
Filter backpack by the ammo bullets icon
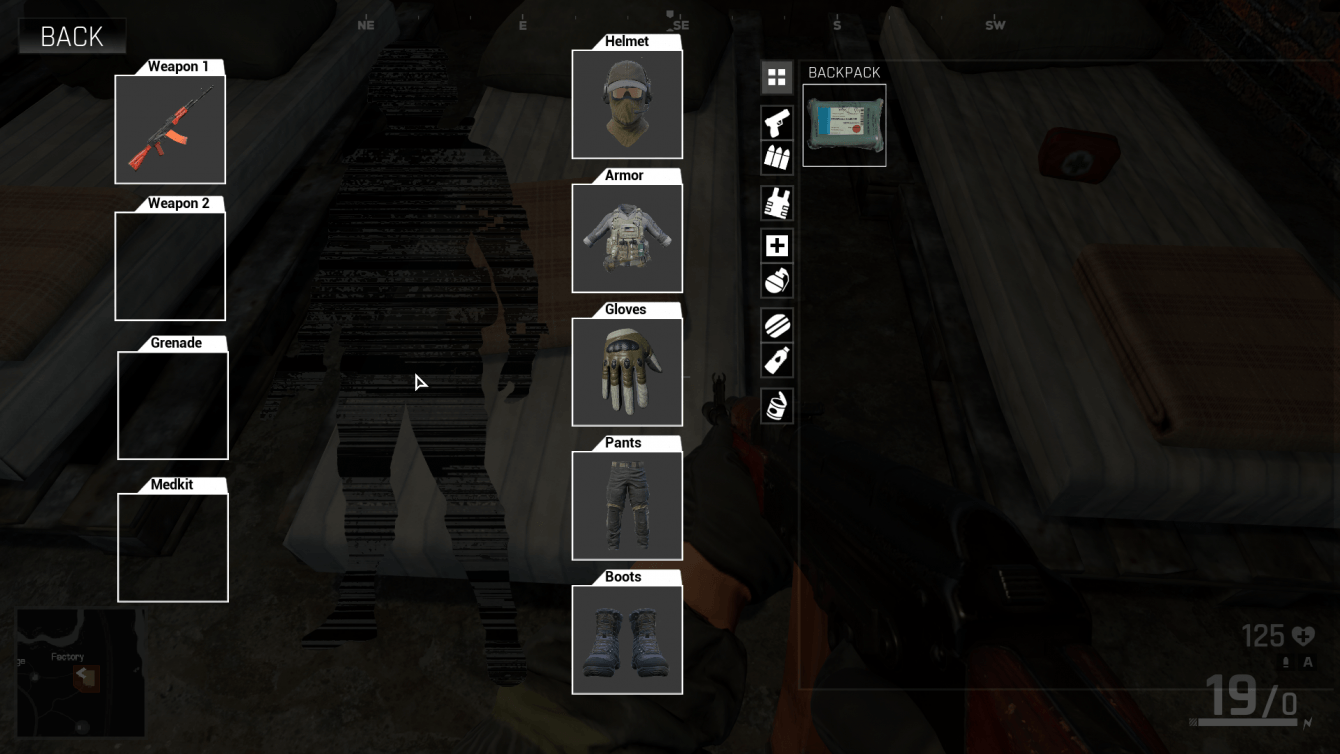click(x=777, y=157)
